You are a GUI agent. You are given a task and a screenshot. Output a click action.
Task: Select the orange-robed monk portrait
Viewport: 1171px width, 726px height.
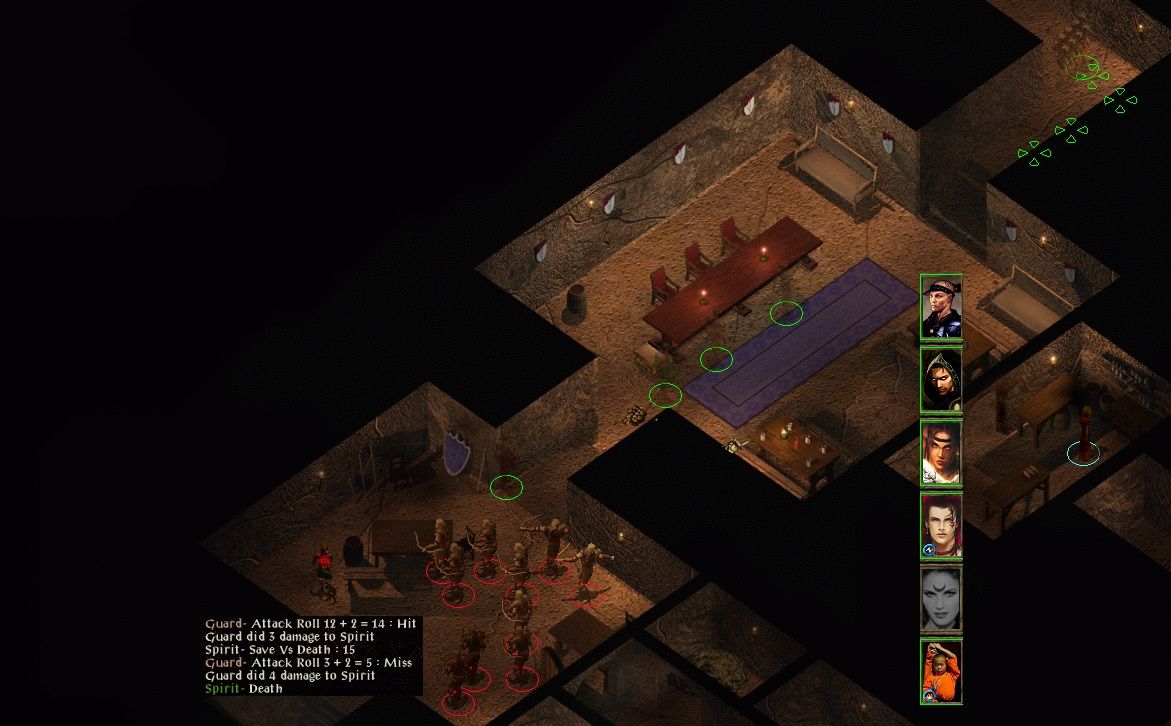pos(941,672)
